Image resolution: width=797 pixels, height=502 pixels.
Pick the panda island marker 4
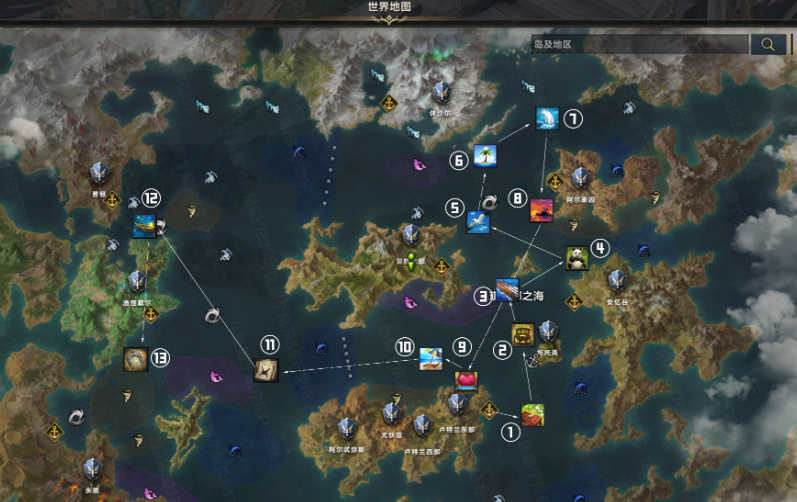[576, 258]
